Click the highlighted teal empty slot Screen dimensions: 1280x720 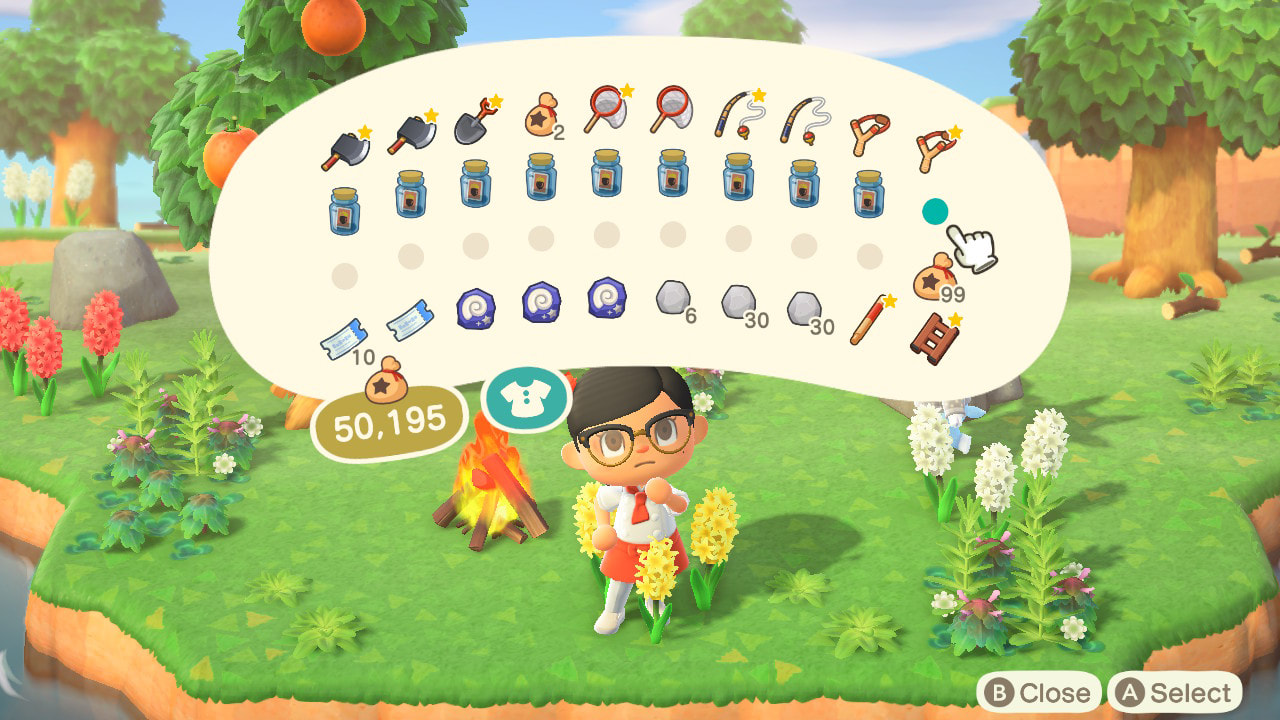[x=935, y=212]
